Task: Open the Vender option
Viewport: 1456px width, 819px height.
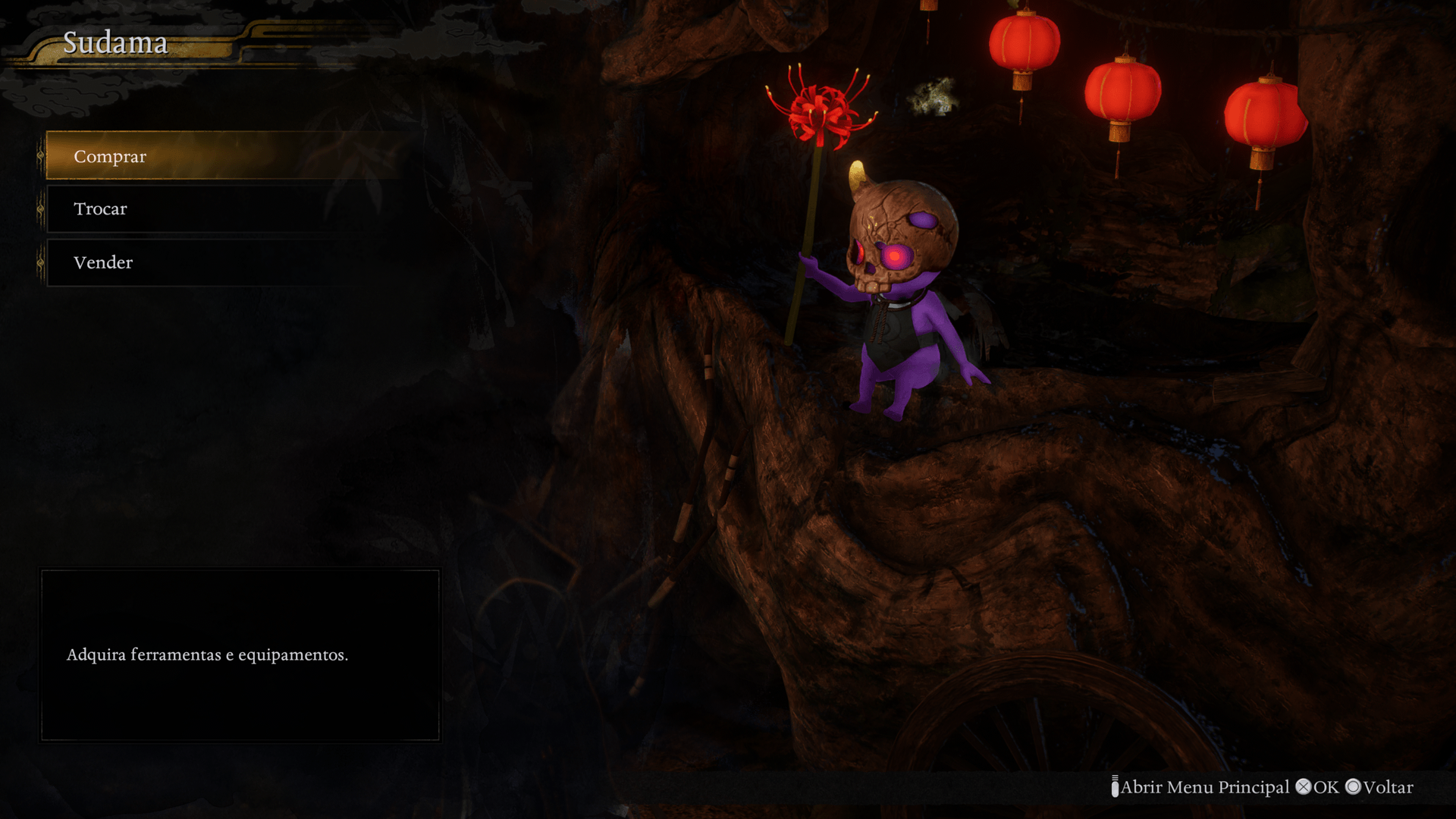Action: point(103,262)
